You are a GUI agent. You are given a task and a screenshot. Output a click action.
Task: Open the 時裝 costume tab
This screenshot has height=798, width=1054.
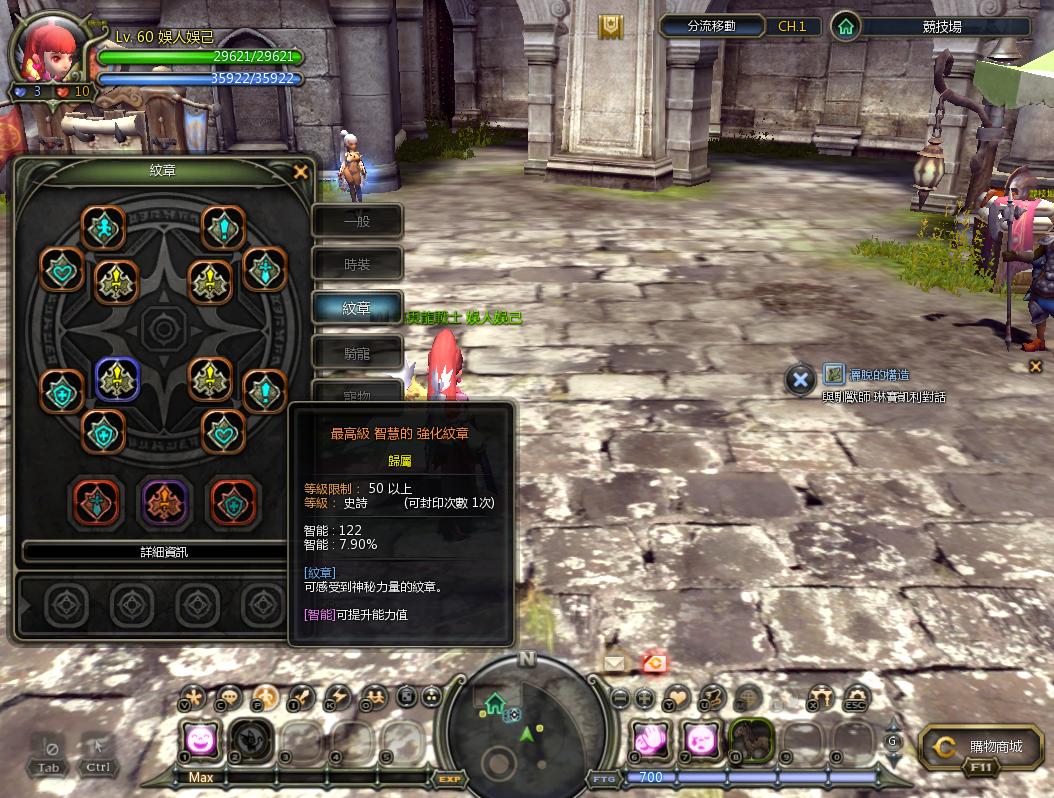[x=357, y=265]
